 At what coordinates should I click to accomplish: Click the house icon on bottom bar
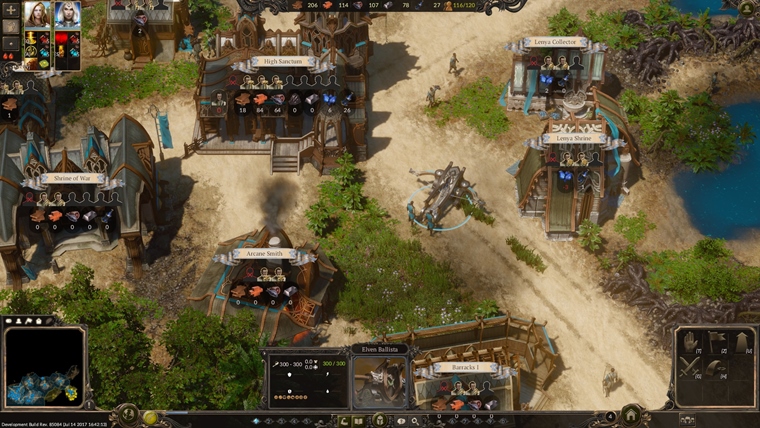click(x=632, y=415)
